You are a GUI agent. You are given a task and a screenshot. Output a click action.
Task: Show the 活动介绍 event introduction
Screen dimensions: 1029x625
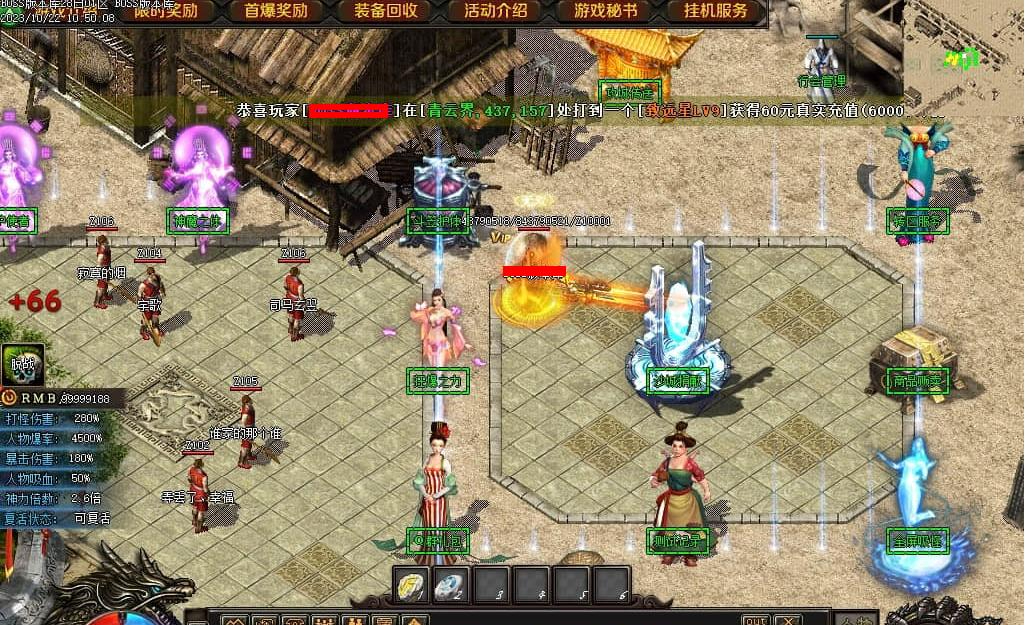point(496,12)
